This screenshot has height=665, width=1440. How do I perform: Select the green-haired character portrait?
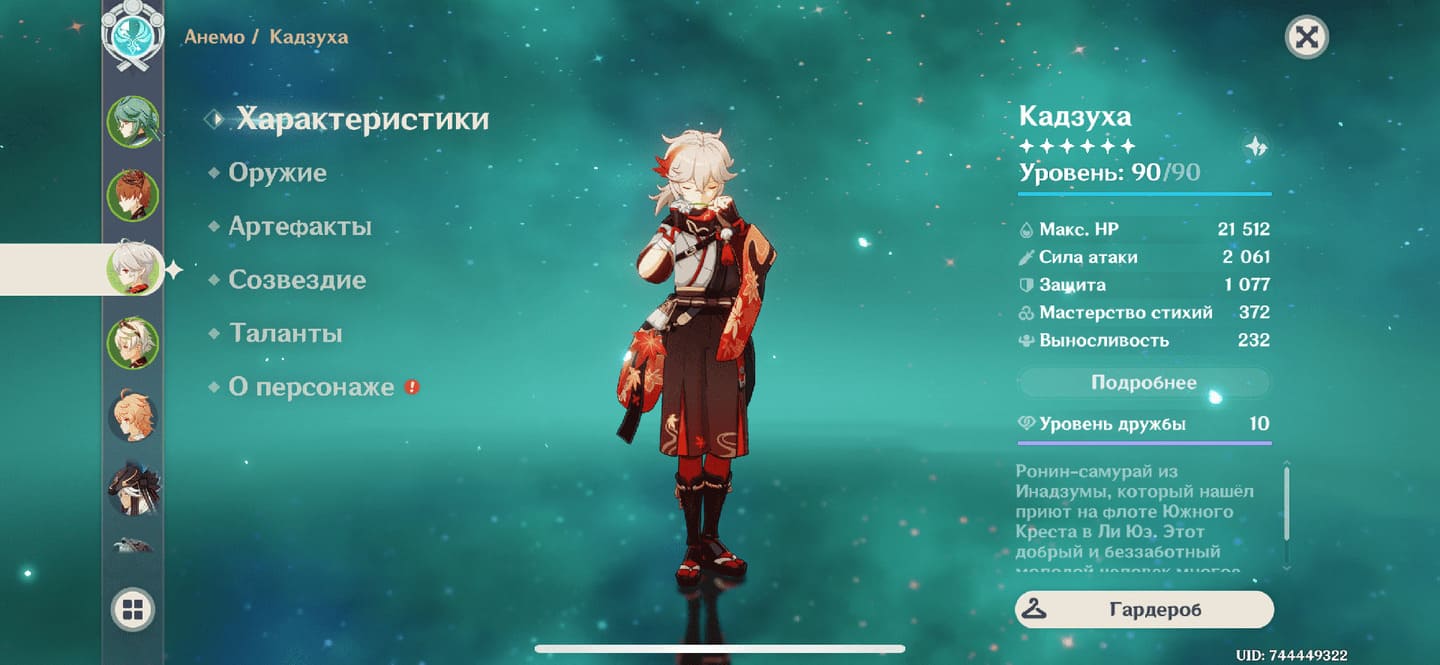coord(133,122)
